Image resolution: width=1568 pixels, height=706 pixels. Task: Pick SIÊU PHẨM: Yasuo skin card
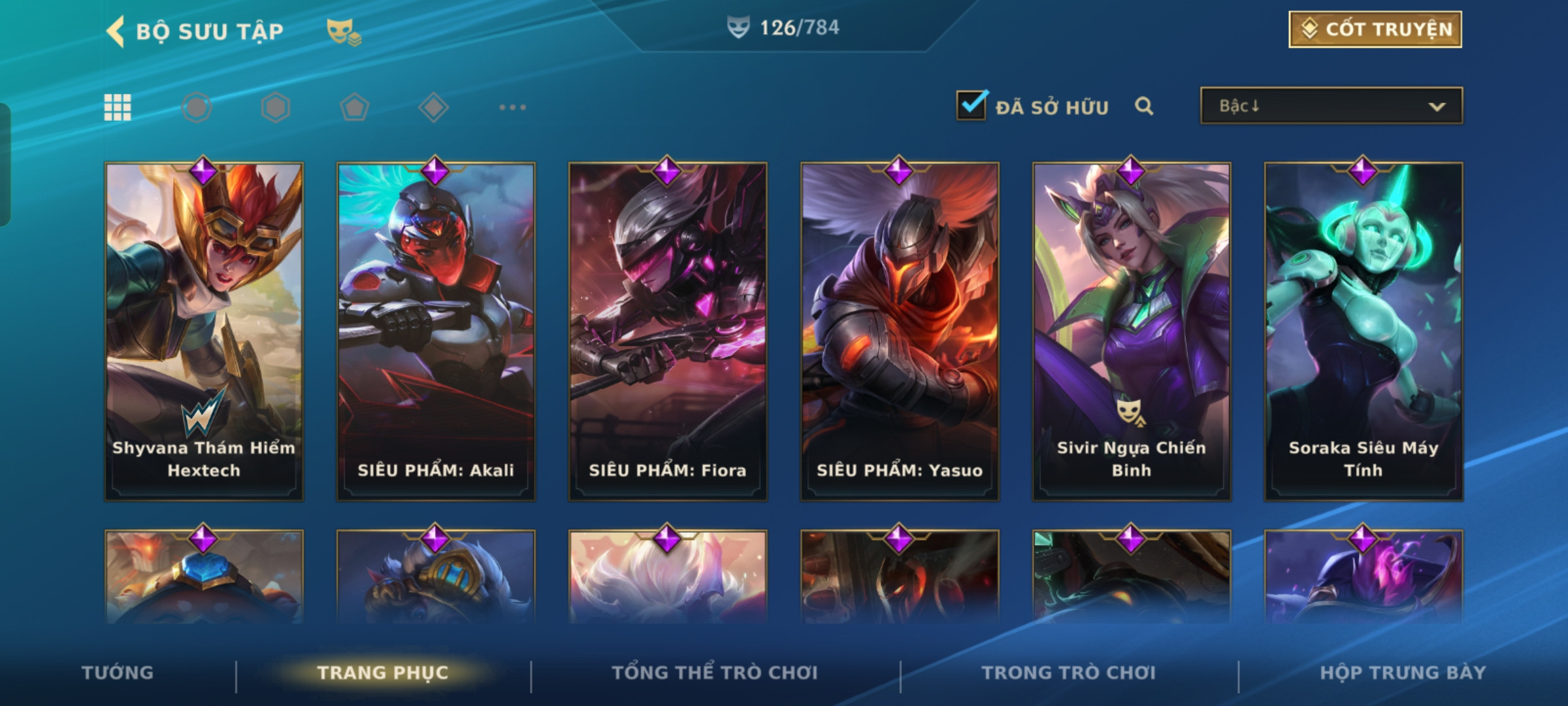900,331
